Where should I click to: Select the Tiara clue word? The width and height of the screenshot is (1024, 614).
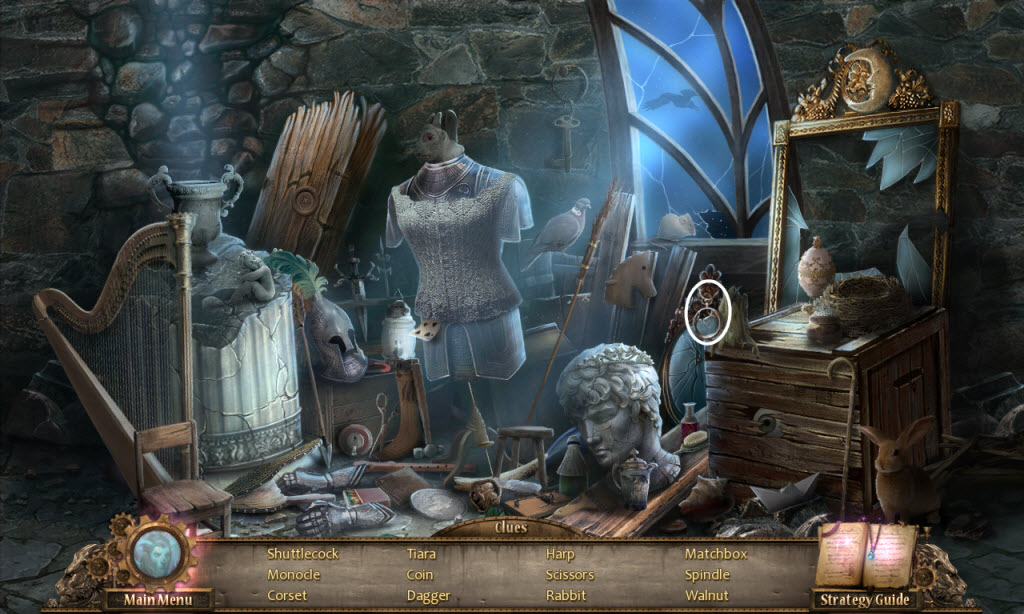point(421,553)
